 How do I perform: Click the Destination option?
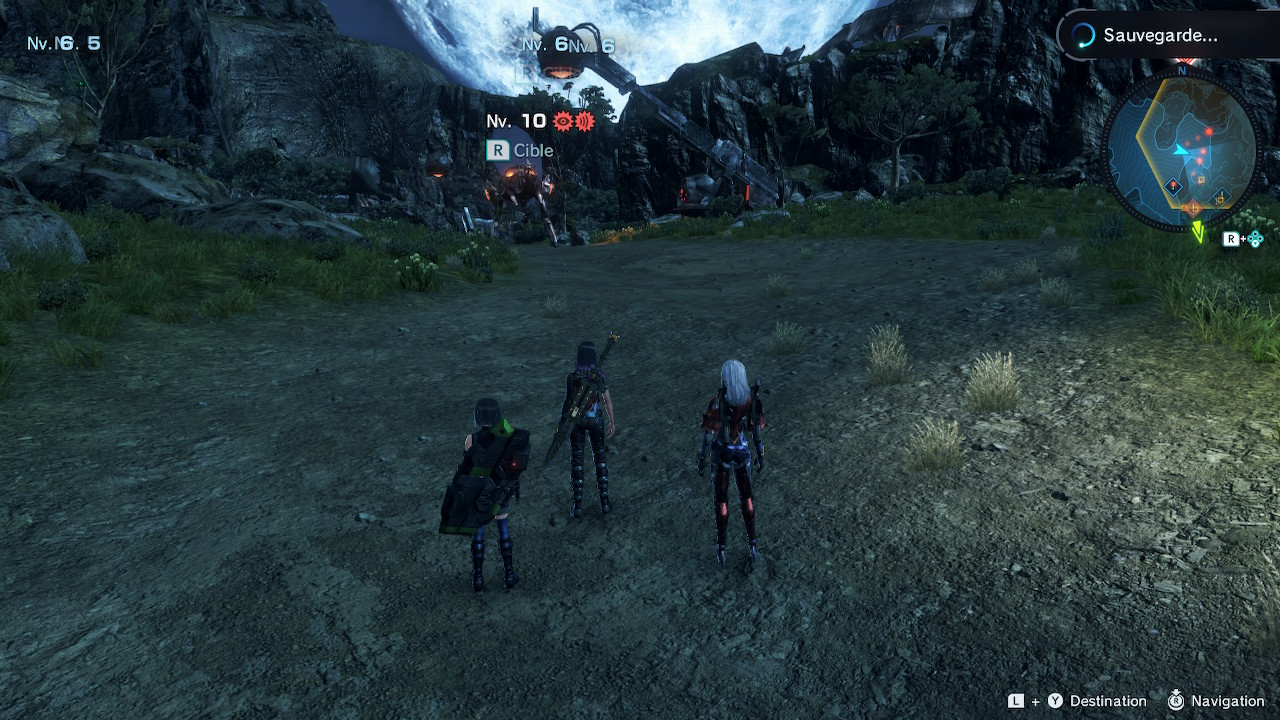1107,701
